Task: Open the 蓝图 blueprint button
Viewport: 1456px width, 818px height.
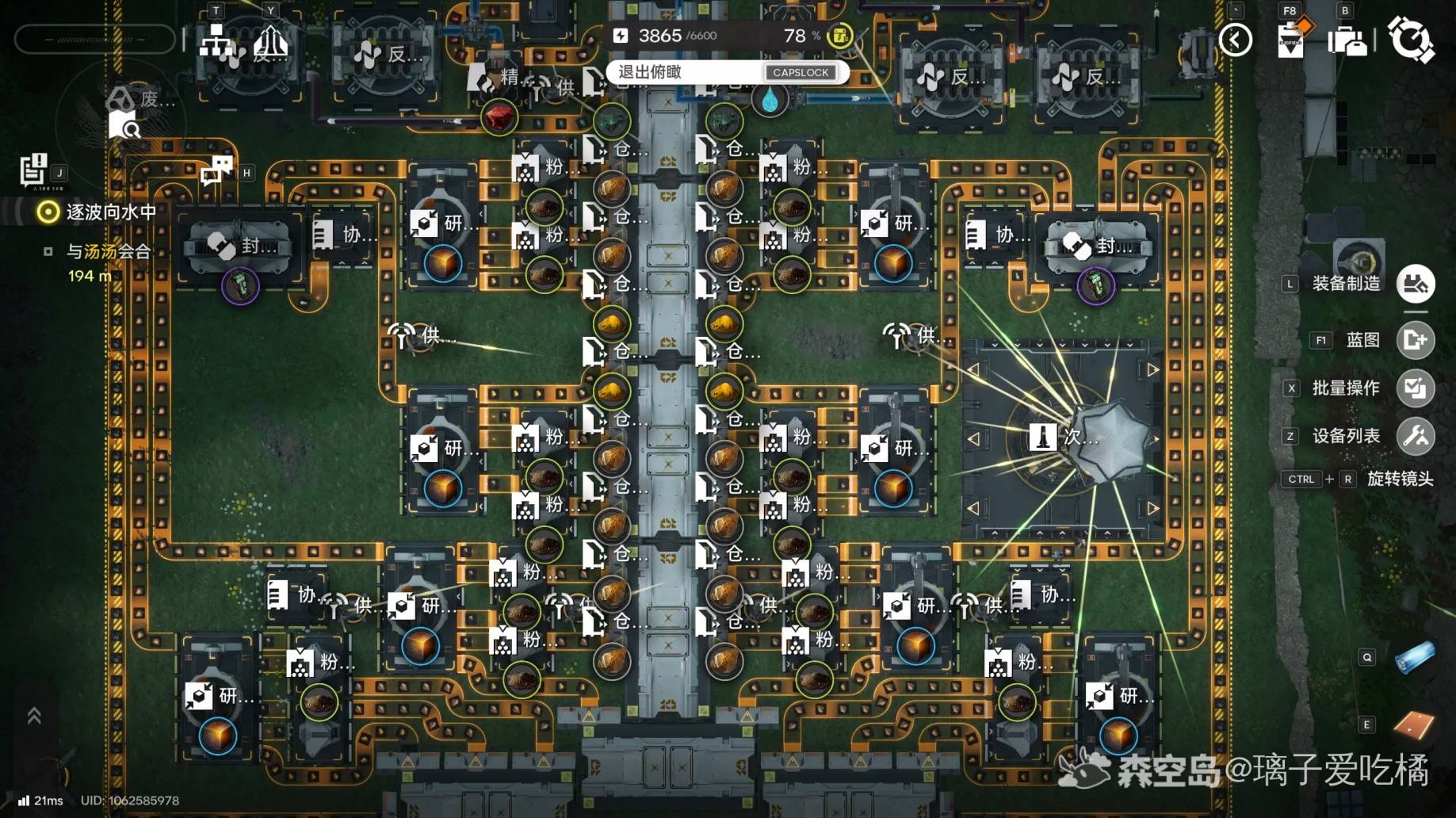Action: pos(1415,340)
